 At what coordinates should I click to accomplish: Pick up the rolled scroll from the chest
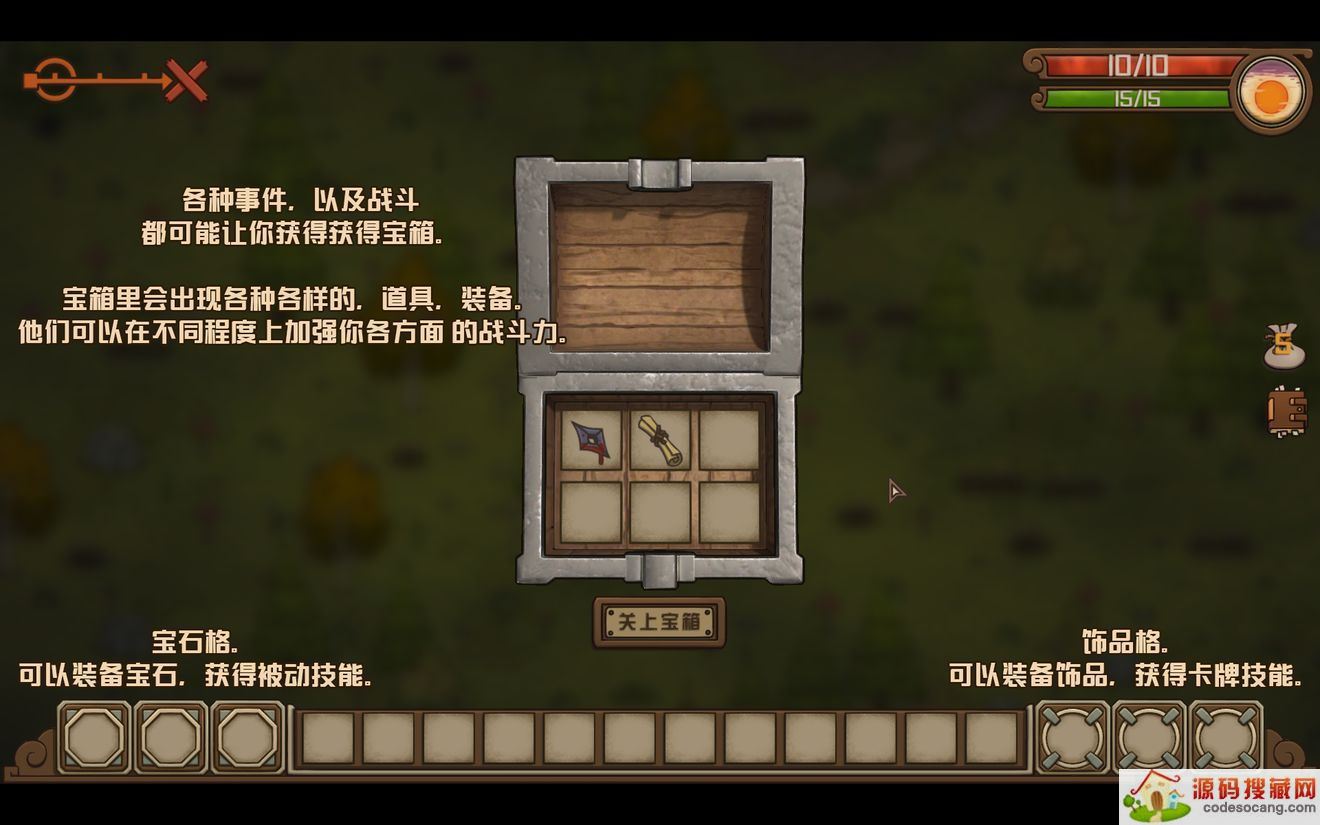click(x=659, y=440)
